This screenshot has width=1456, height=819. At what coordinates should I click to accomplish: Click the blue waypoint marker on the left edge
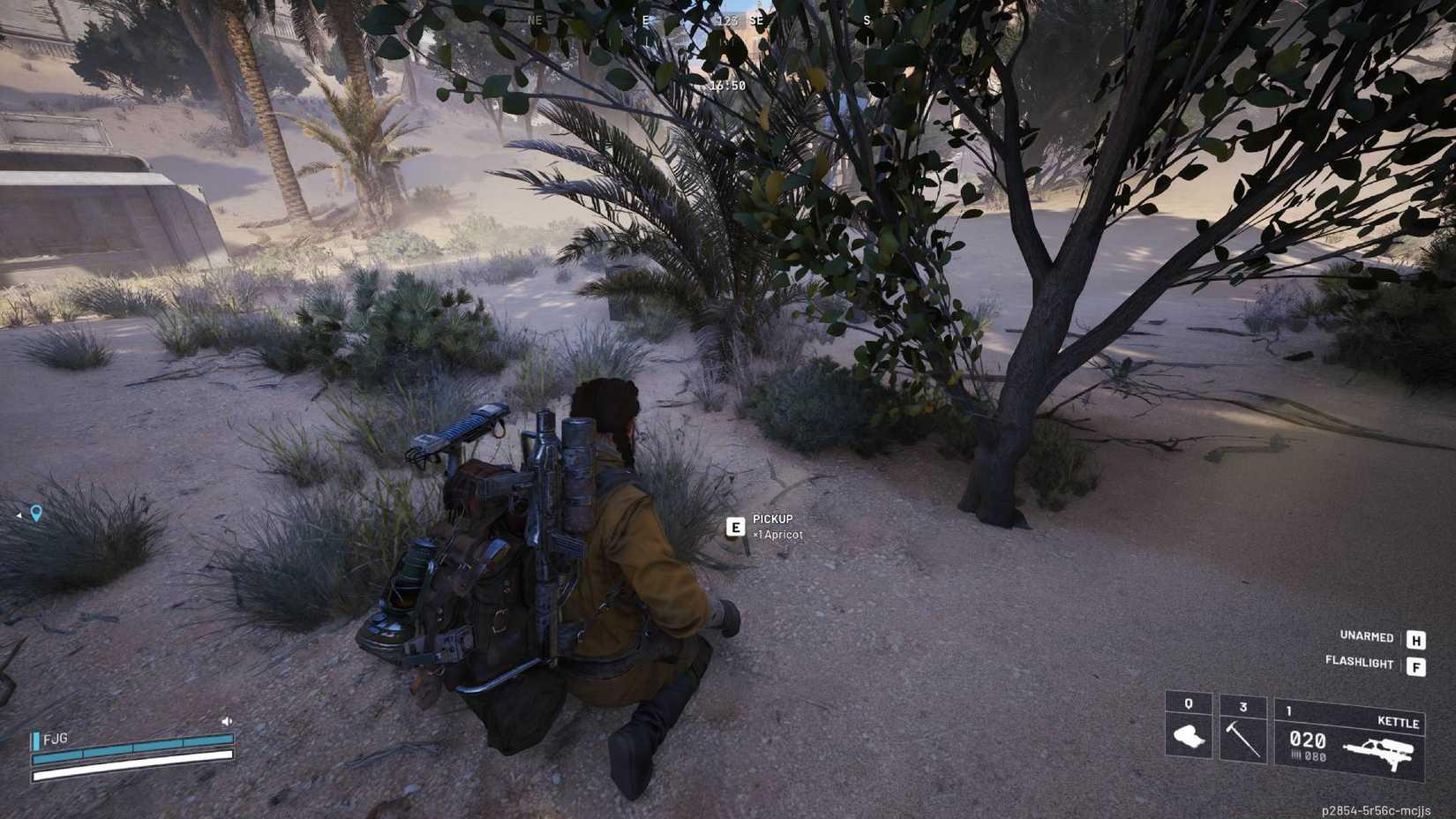[x=34, y=513]
